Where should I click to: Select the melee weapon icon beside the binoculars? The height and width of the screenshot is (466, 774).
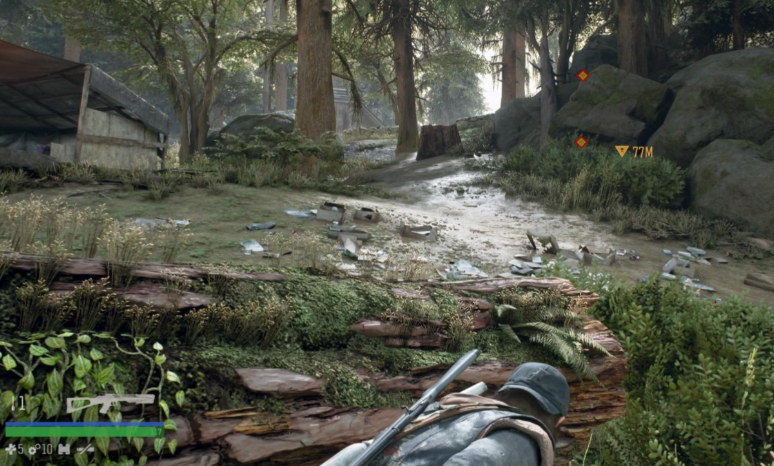point(86,450)
